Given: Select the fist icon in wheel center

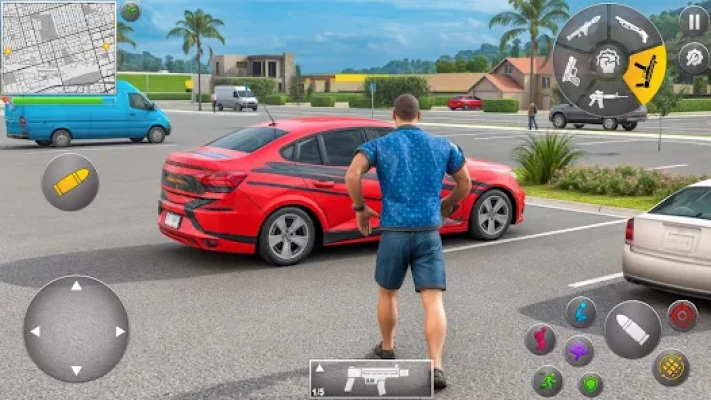Looking at the screenshot, I should click(x=607, y=60).
